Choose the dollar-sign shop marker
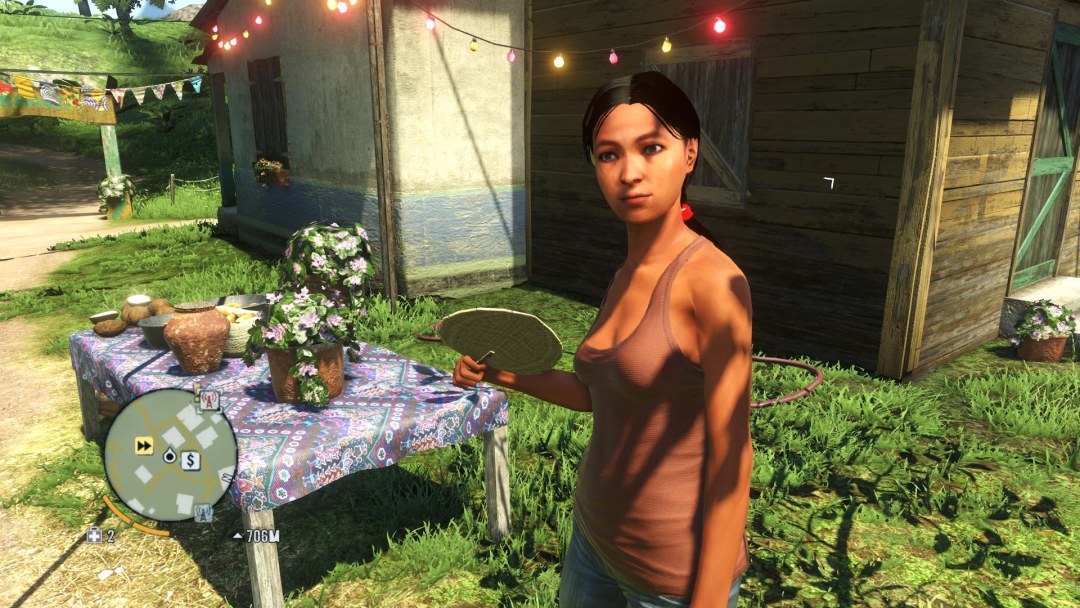Viewport: 1080px width, 608px height. point(190,460)
